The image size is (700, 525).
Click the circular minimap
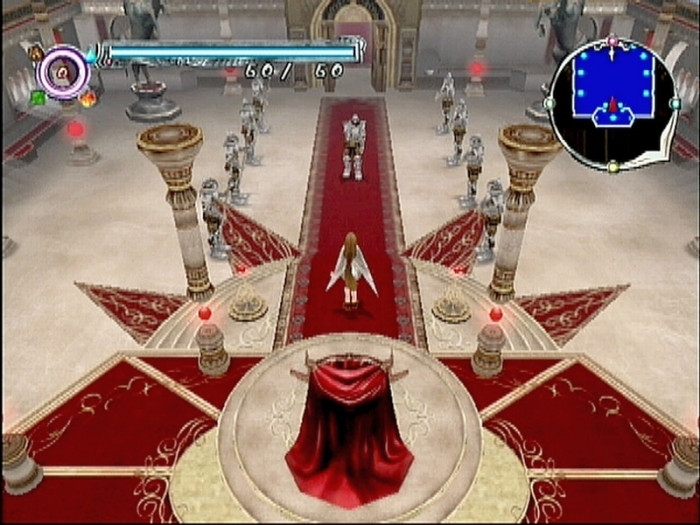(612, 103)
